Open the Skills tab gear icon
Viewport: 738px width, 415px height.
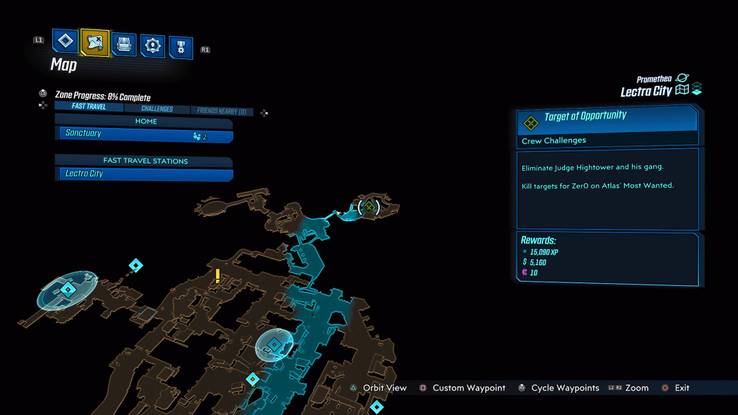click(x=152, y=44)
